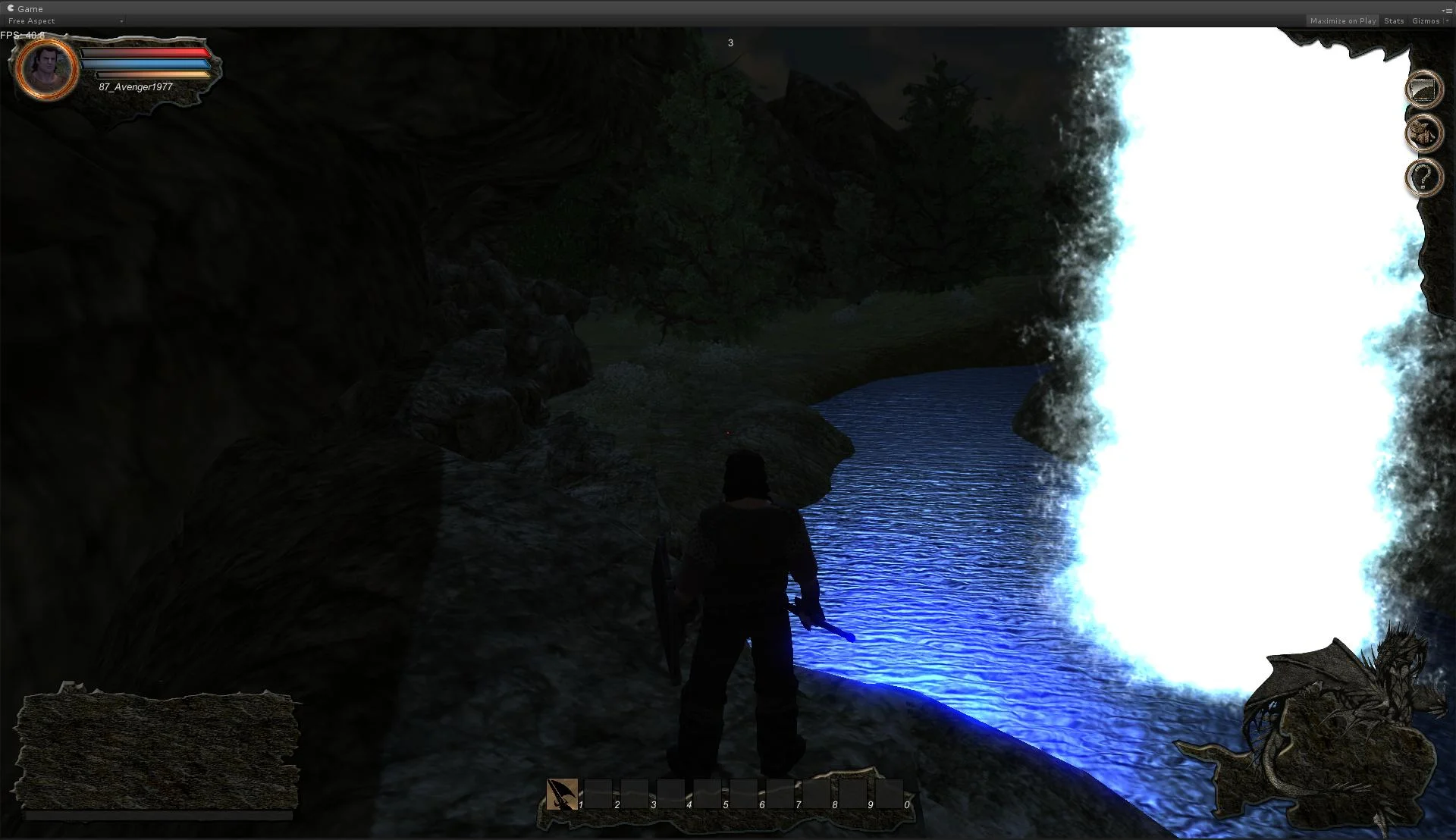This screenshot has width=1456, height=840.
Task: Toggle Maximize on Play
Action: [1341, 20]
